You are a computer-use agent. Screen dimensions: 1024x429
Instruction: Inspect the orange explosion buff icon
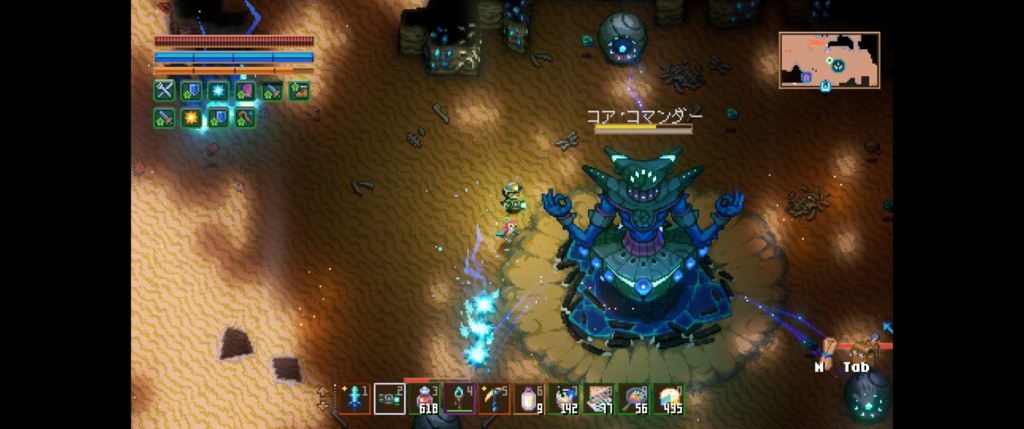click(x=191, y=118)
